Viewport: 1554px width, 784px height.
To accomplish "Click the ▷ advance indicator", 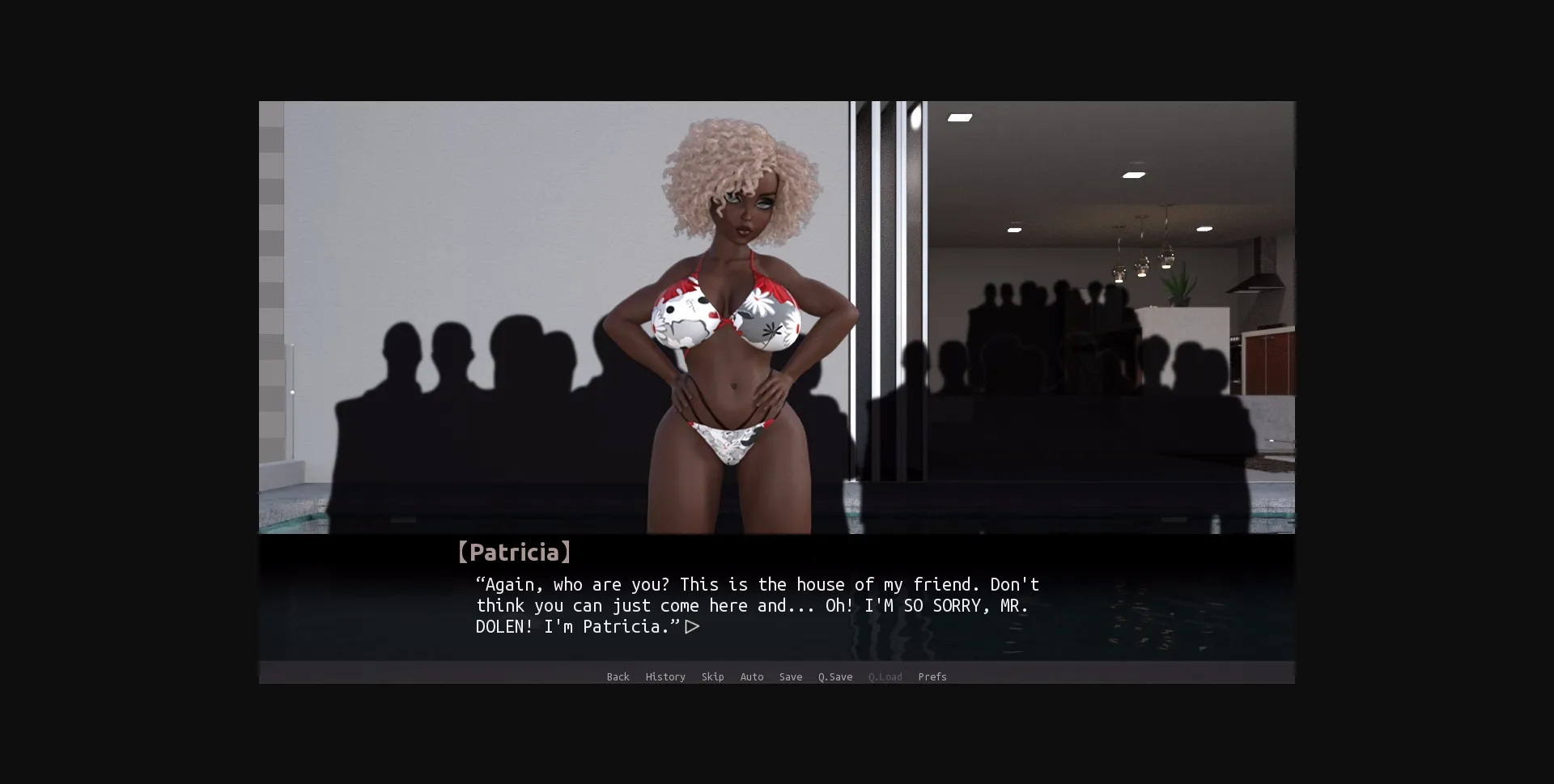I will [692, 626].
